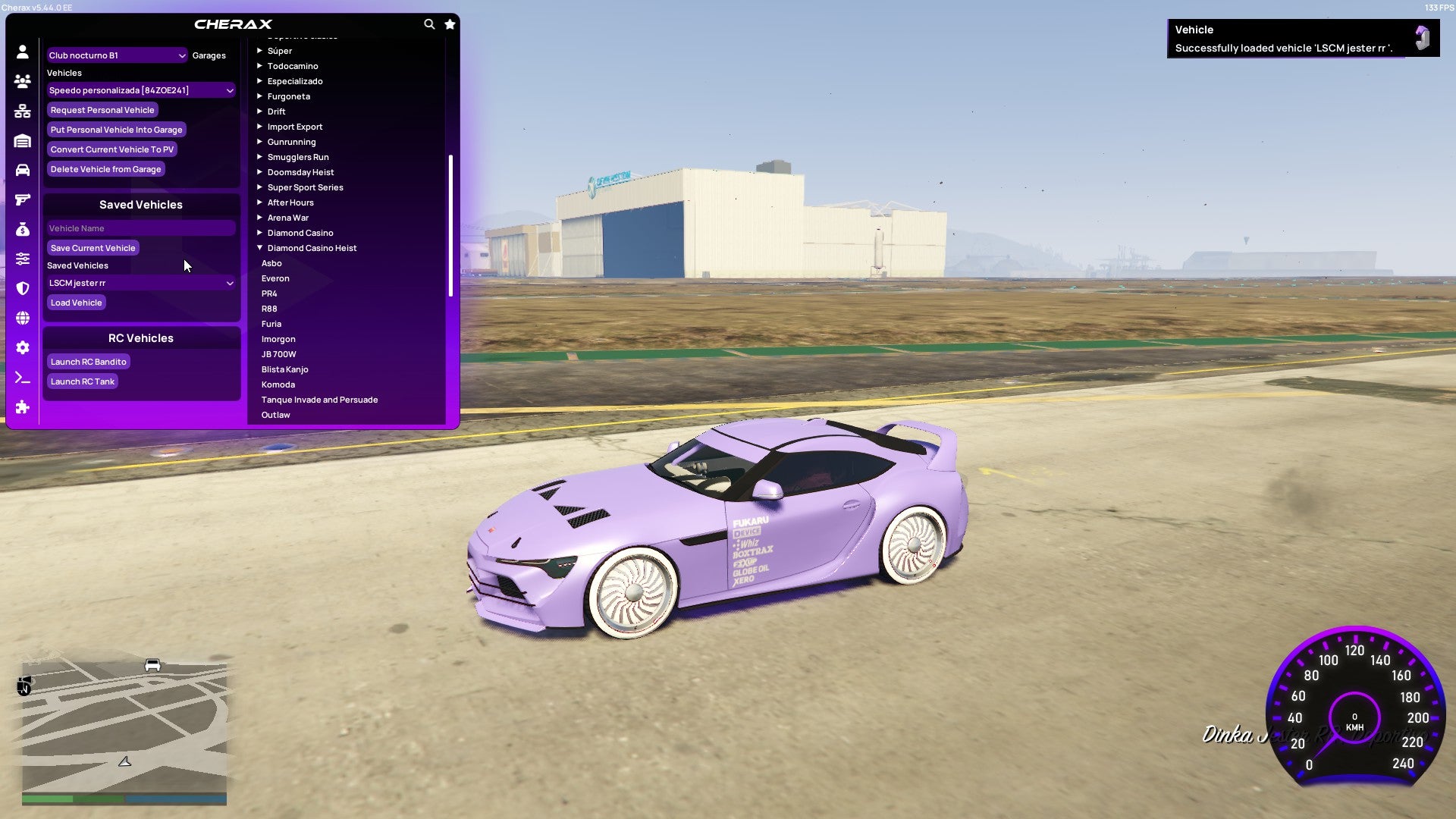The width and height of the screenshot is (1456, 819).
Task: Select the scripts puzzle piece icon
Action: (23, 407)
